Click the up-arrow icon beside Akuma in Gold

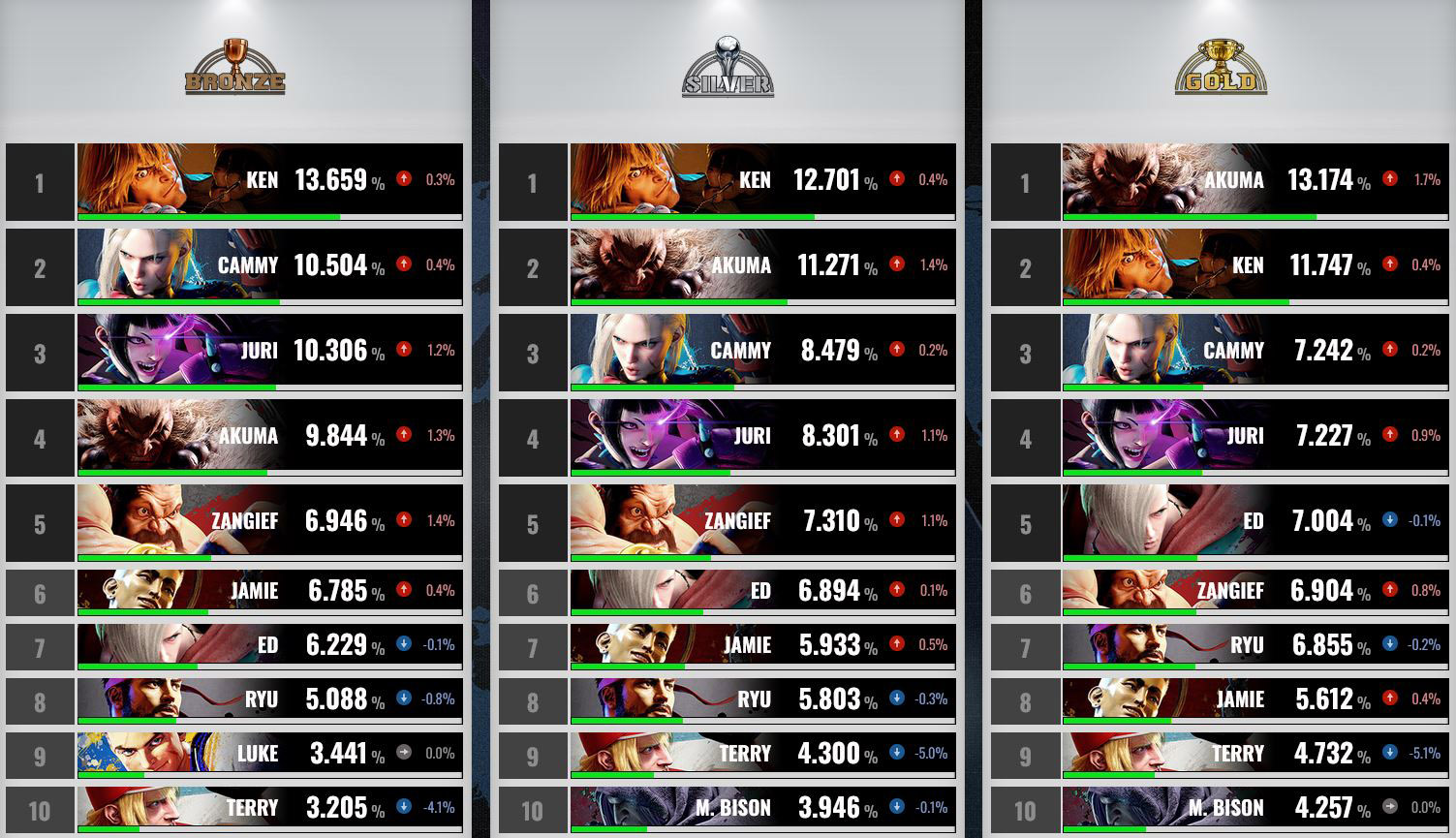(x=1389, y=180)
